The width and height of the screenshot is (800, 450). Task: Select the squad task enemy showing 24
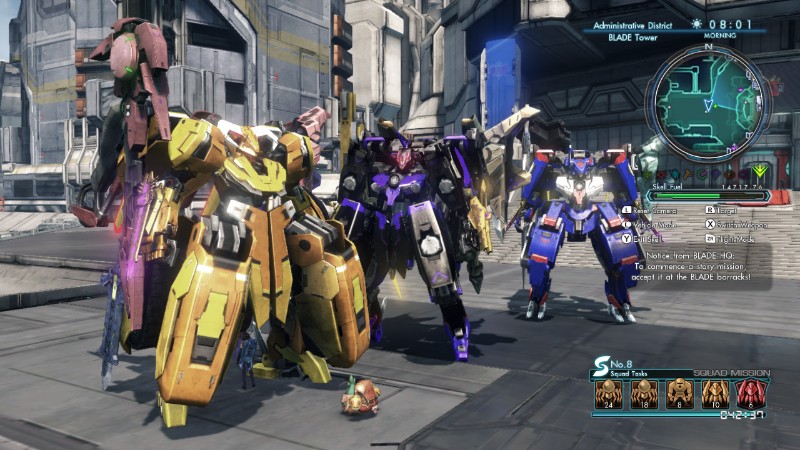[609, 394]
